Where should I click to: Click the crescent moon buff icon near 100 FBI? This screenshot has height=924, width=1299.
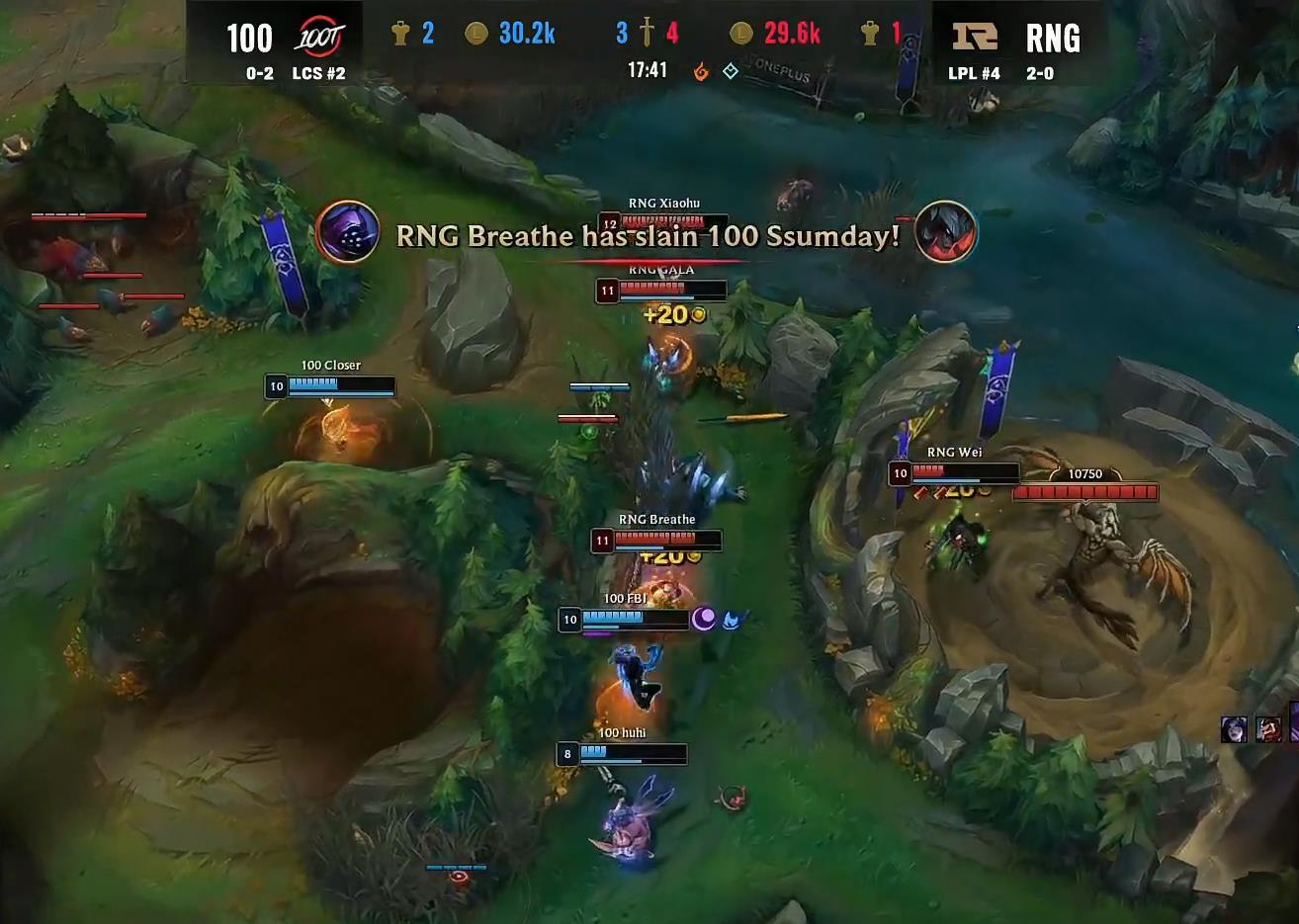(x=704, y=619)
